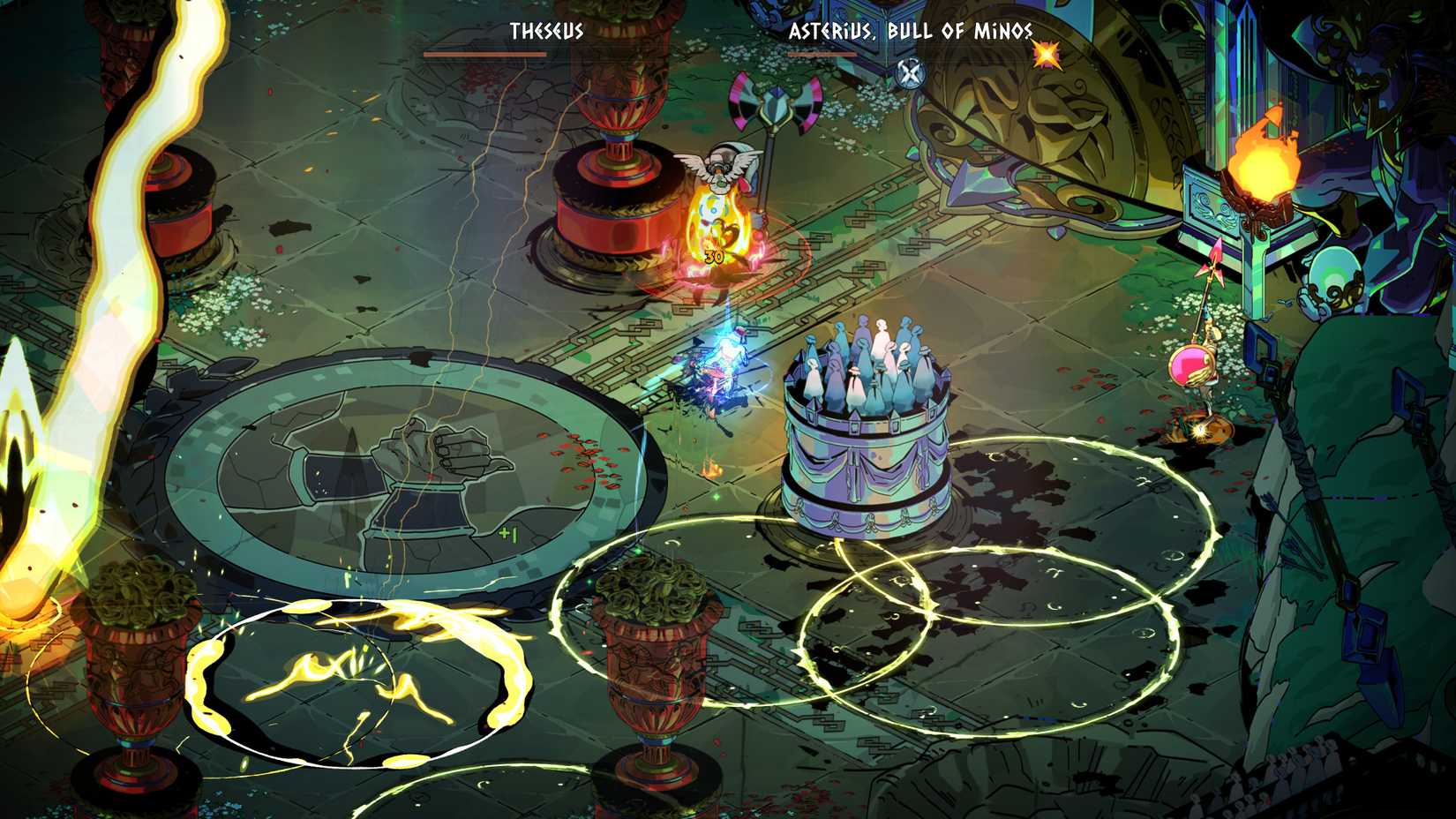Image resolution: width=1456 pixels, height=819 pixels.
Task: Click the fallen golden helmet on the ground
Action: click(1202, 428)
